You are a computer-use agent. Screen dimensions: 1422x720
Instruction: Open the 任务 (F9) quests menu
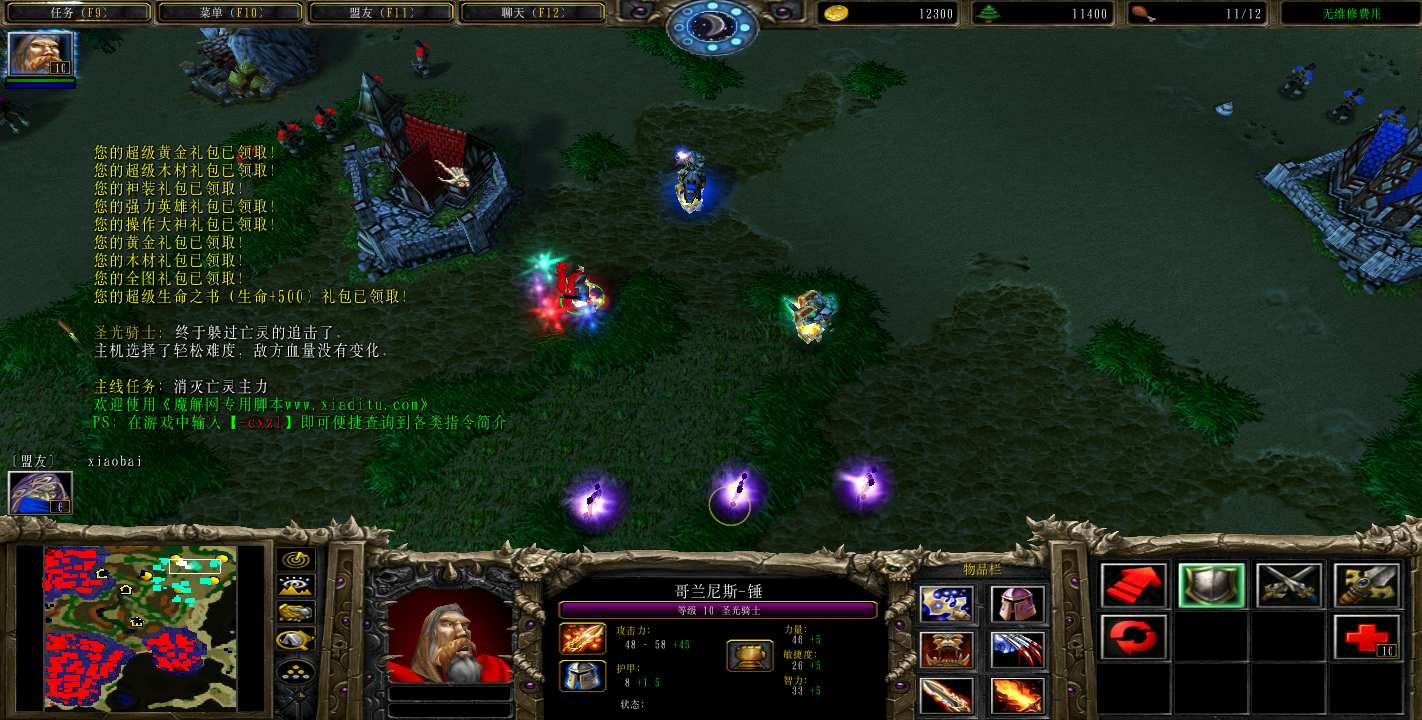[x=76, y=13]
